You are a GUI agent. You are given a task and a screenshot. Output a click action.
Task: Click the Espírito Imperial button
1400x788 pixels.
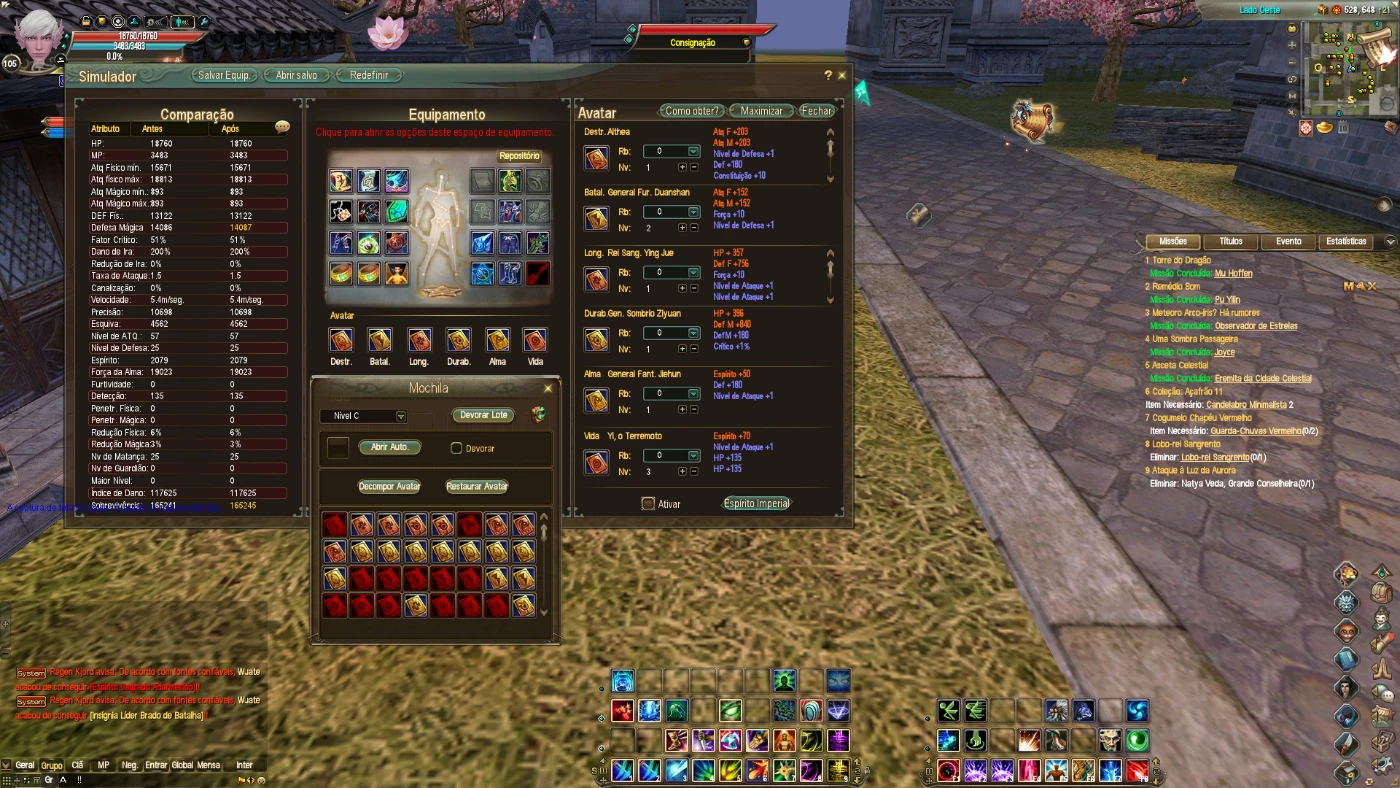click(756, 504)
